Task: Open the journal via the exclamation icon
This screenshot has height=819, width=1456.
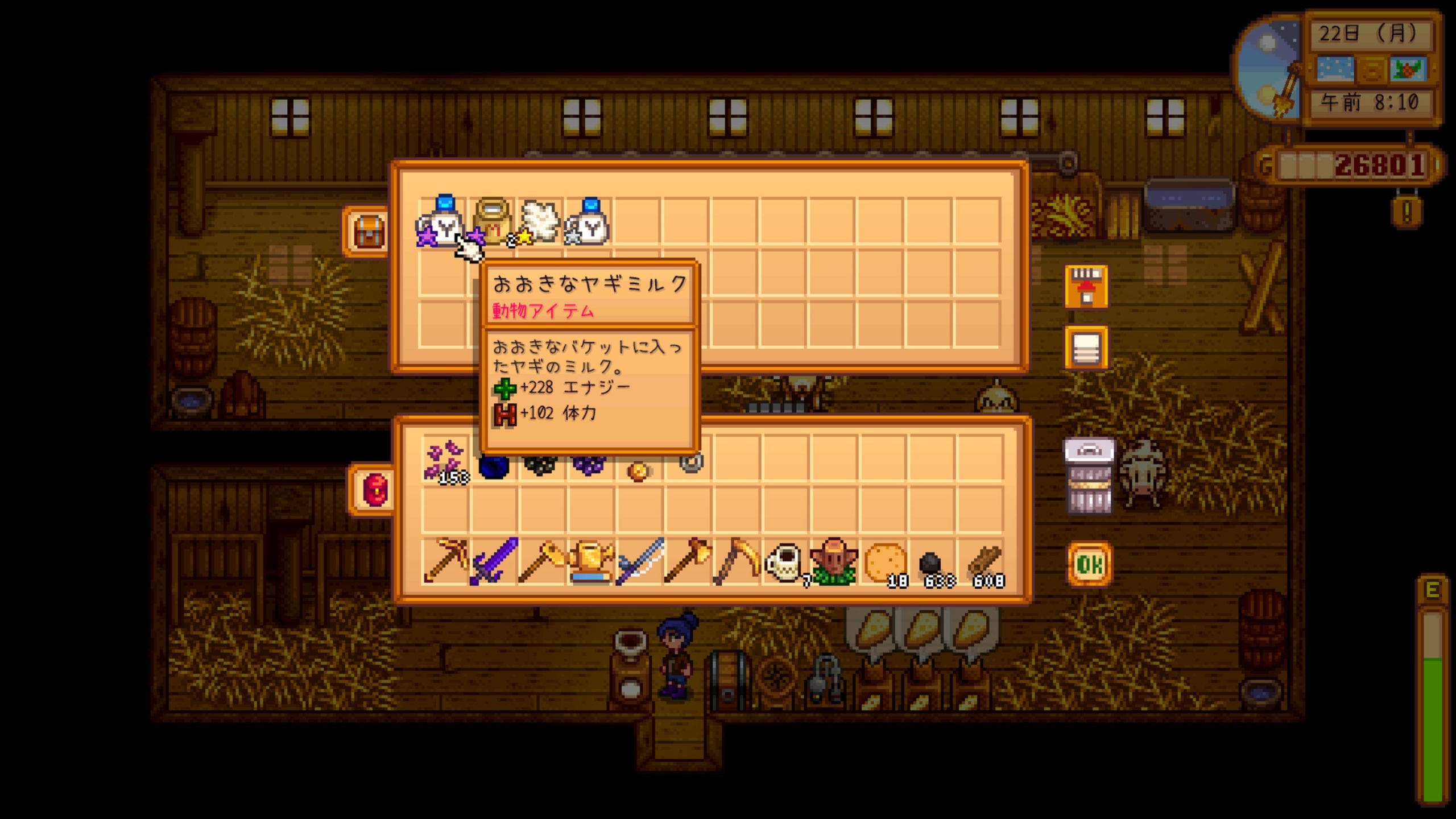Action: pos(1407,212)
